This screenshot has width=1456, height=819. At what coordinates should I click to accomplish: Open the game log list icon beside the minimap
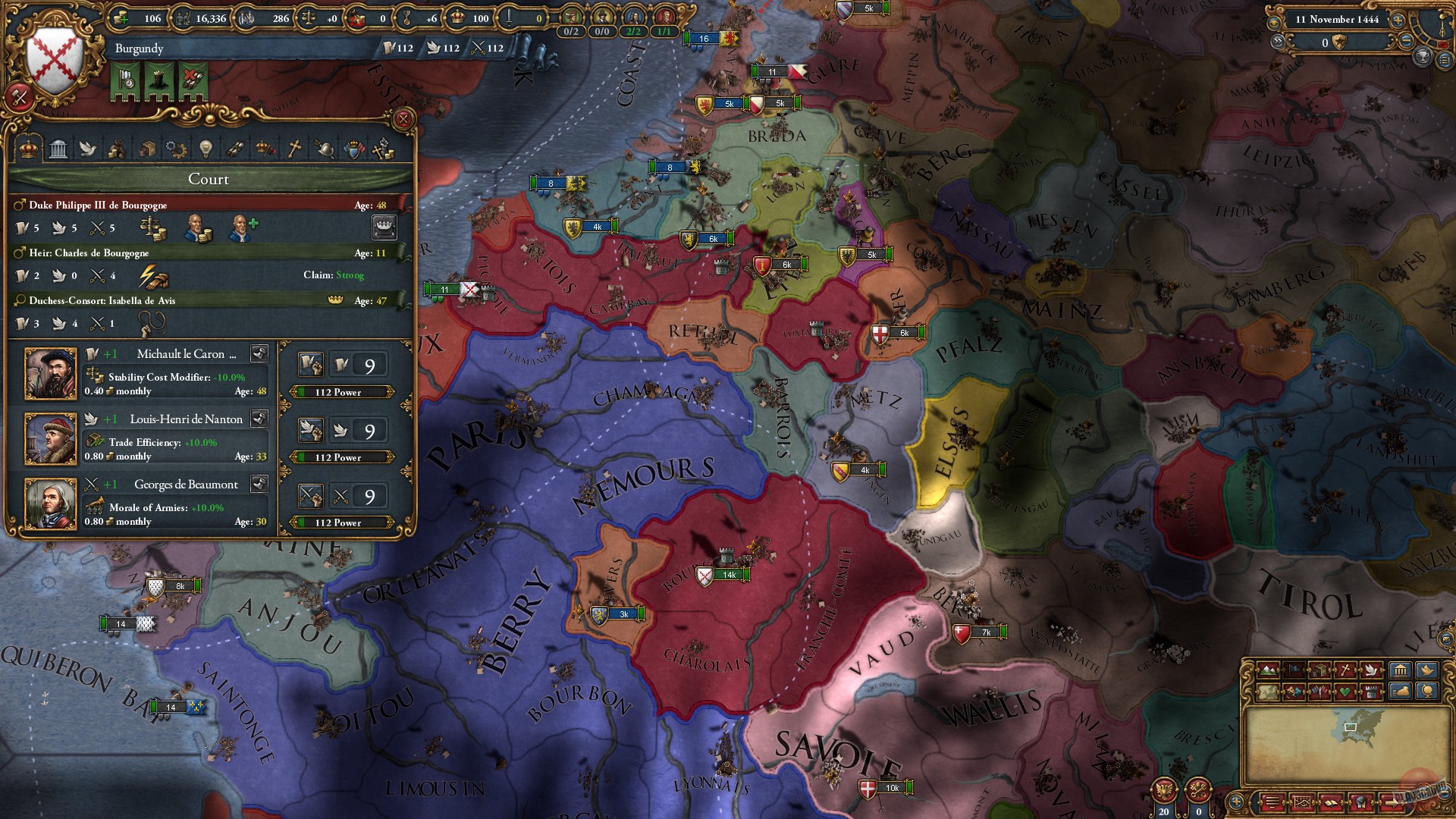[x=1271, y=802]
